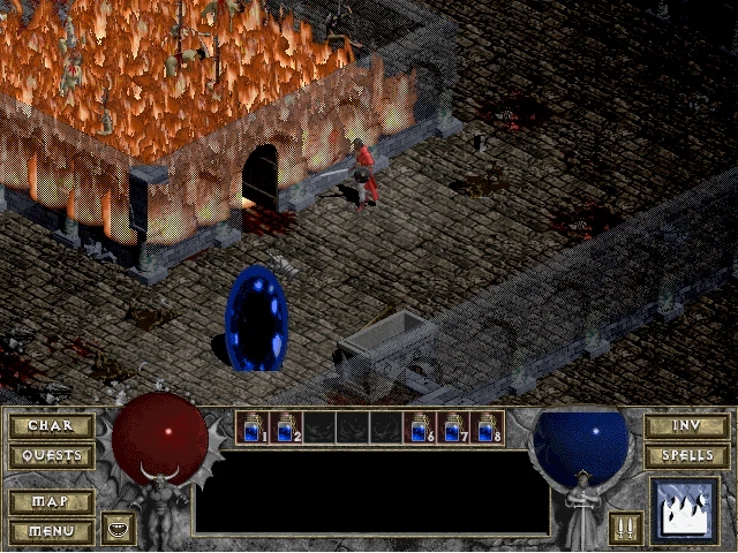This screenshot has width=738, height=553.
Task: Click the active fire wall spell icon
Action: [x=683, y=510]
